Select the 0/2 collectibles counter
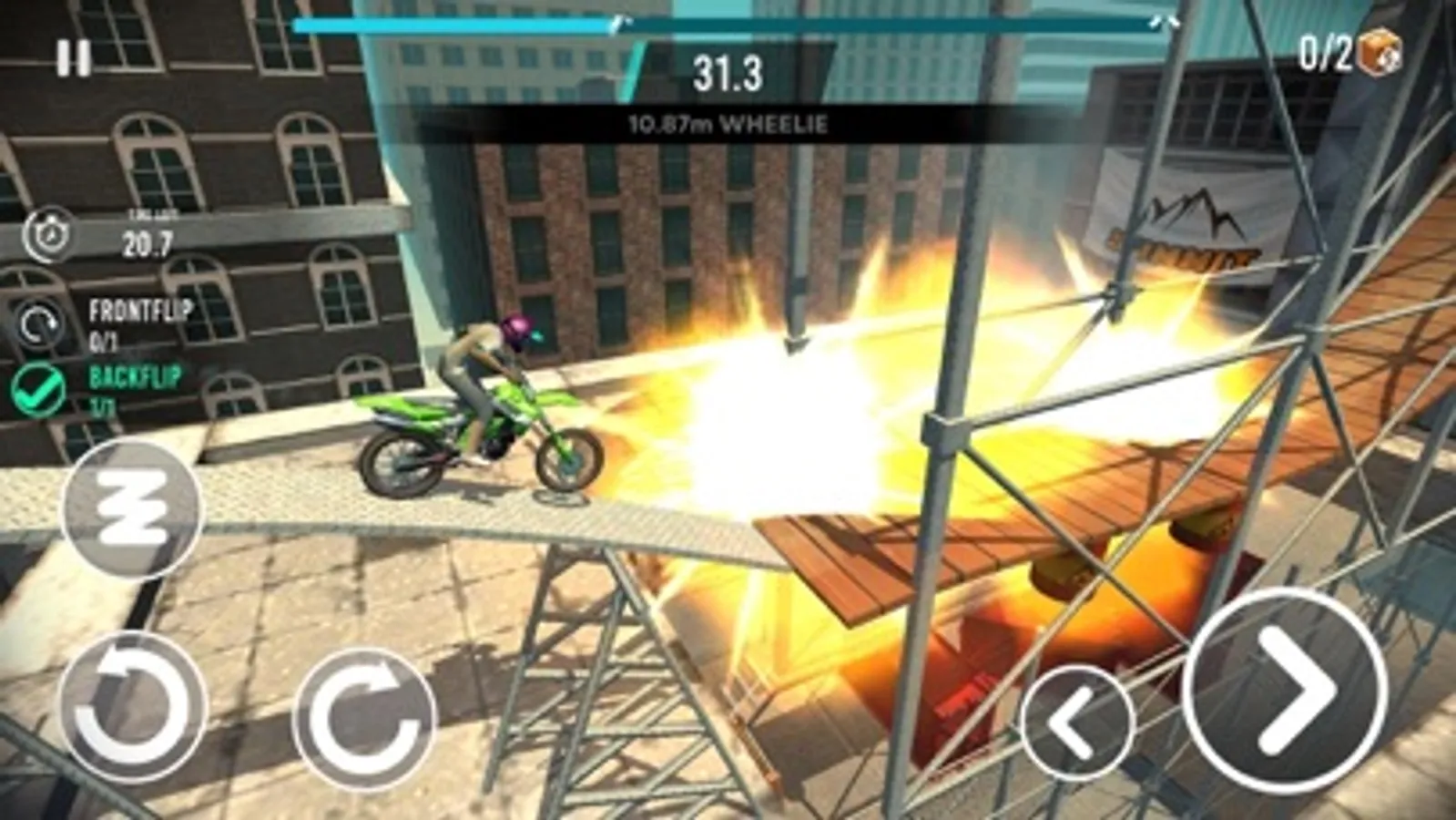 tap(1325, 55)
